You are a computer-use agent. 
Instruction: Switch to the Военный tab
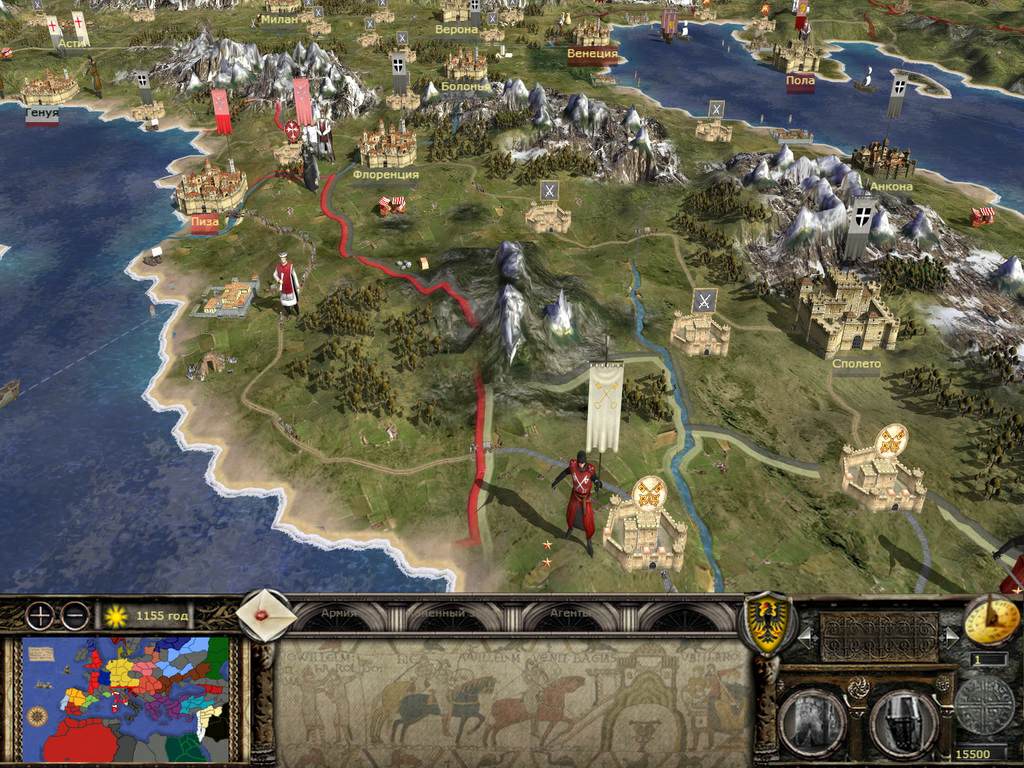tap(441, 613)
